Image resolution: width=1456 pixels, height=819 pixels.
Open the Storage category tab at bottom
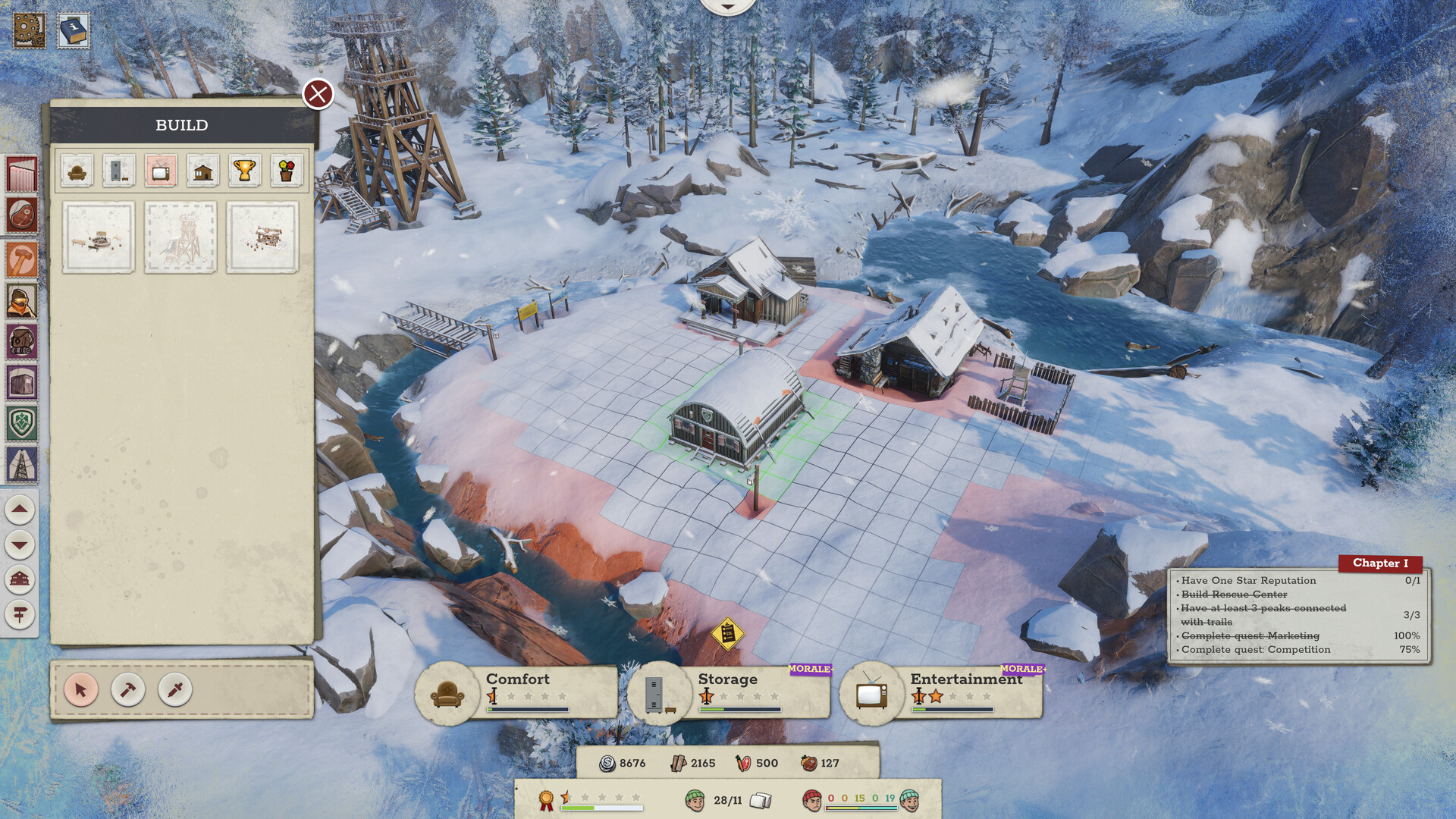tap(728, 680)
